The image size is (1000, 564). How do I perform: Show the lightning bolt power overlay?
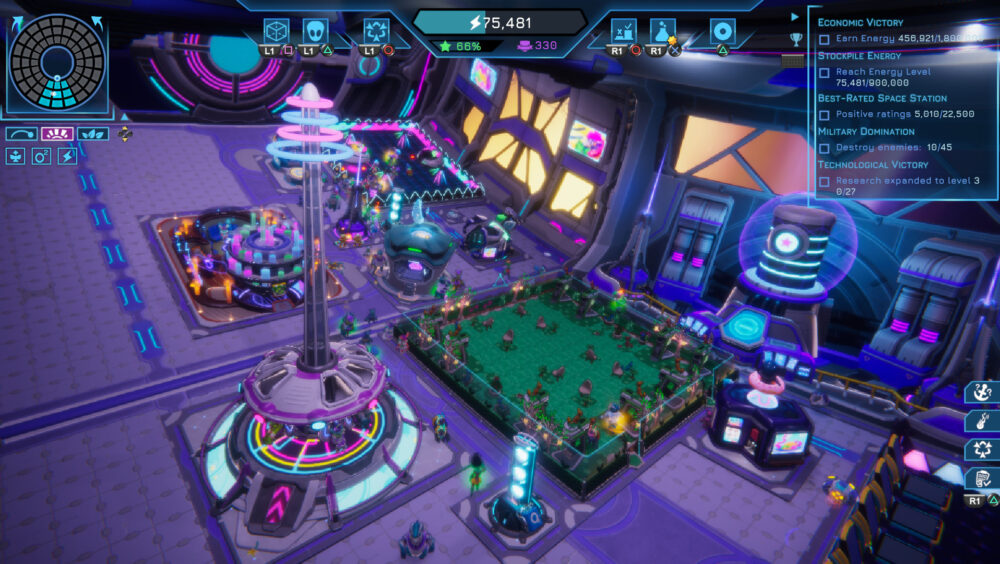(x=67, y=156)
